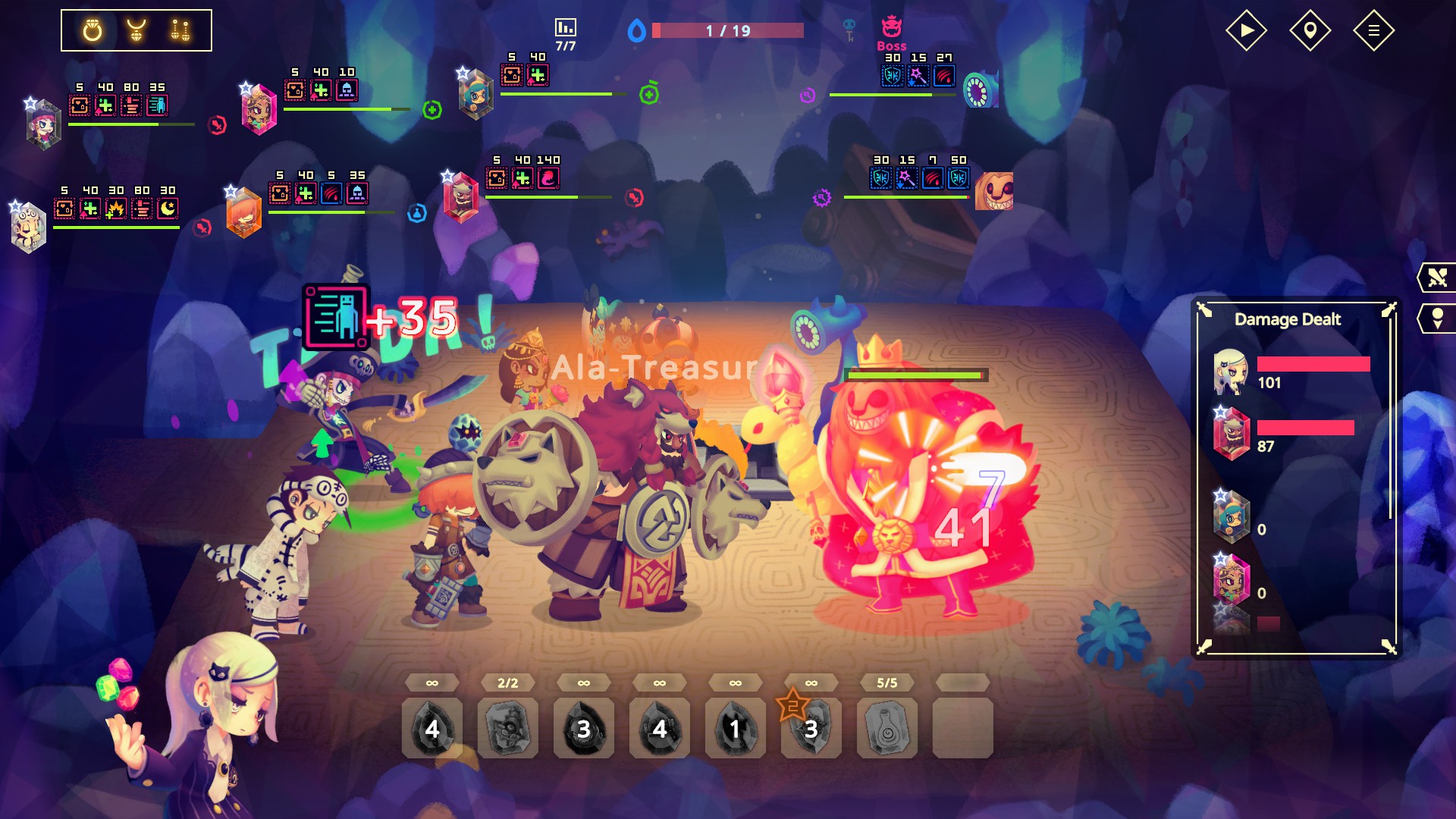Click the play button in the top corner
The height and width of the screenshot is (819, 1456).
1246,31
